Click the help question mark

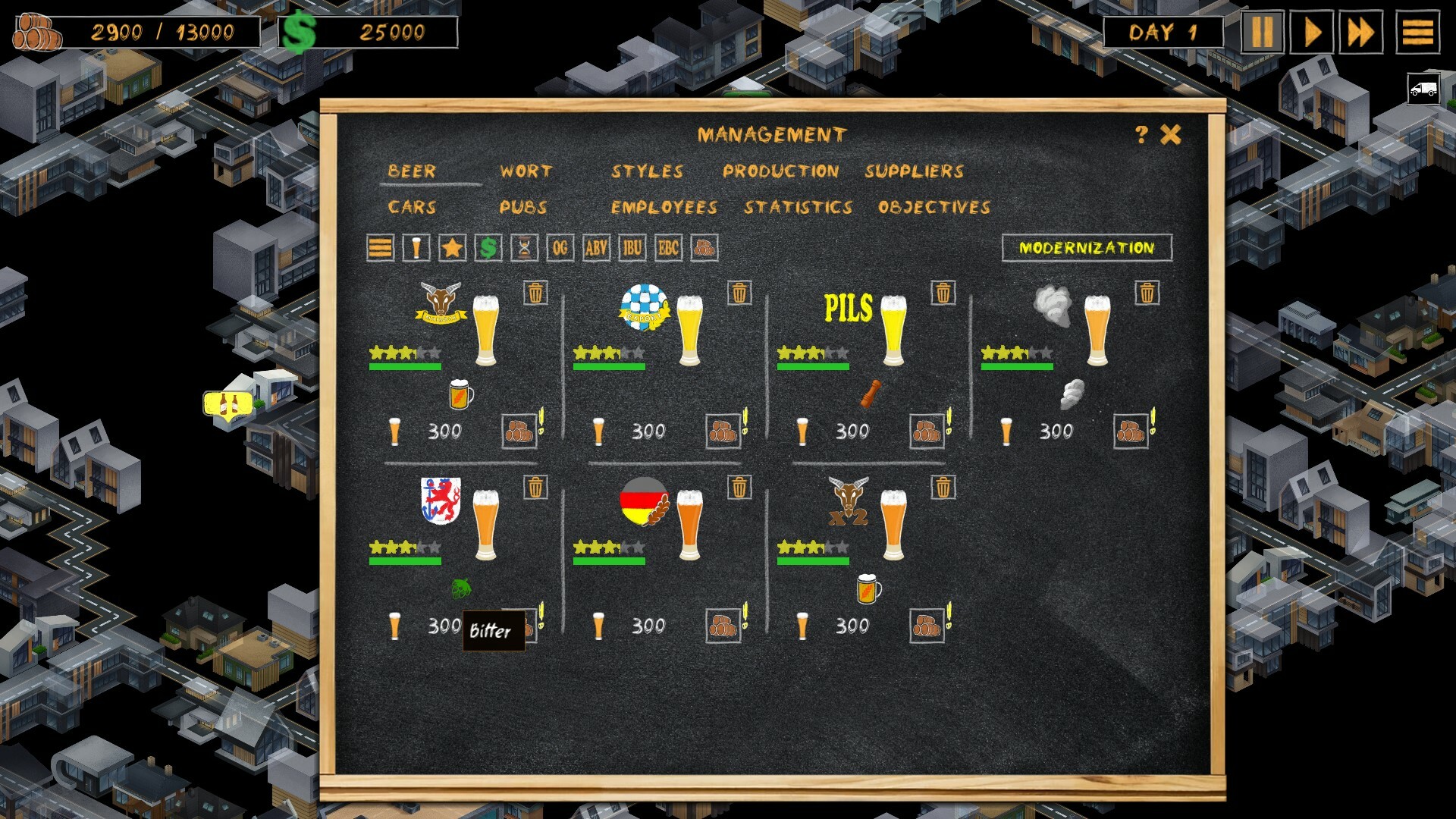(x=1141, y=133)
